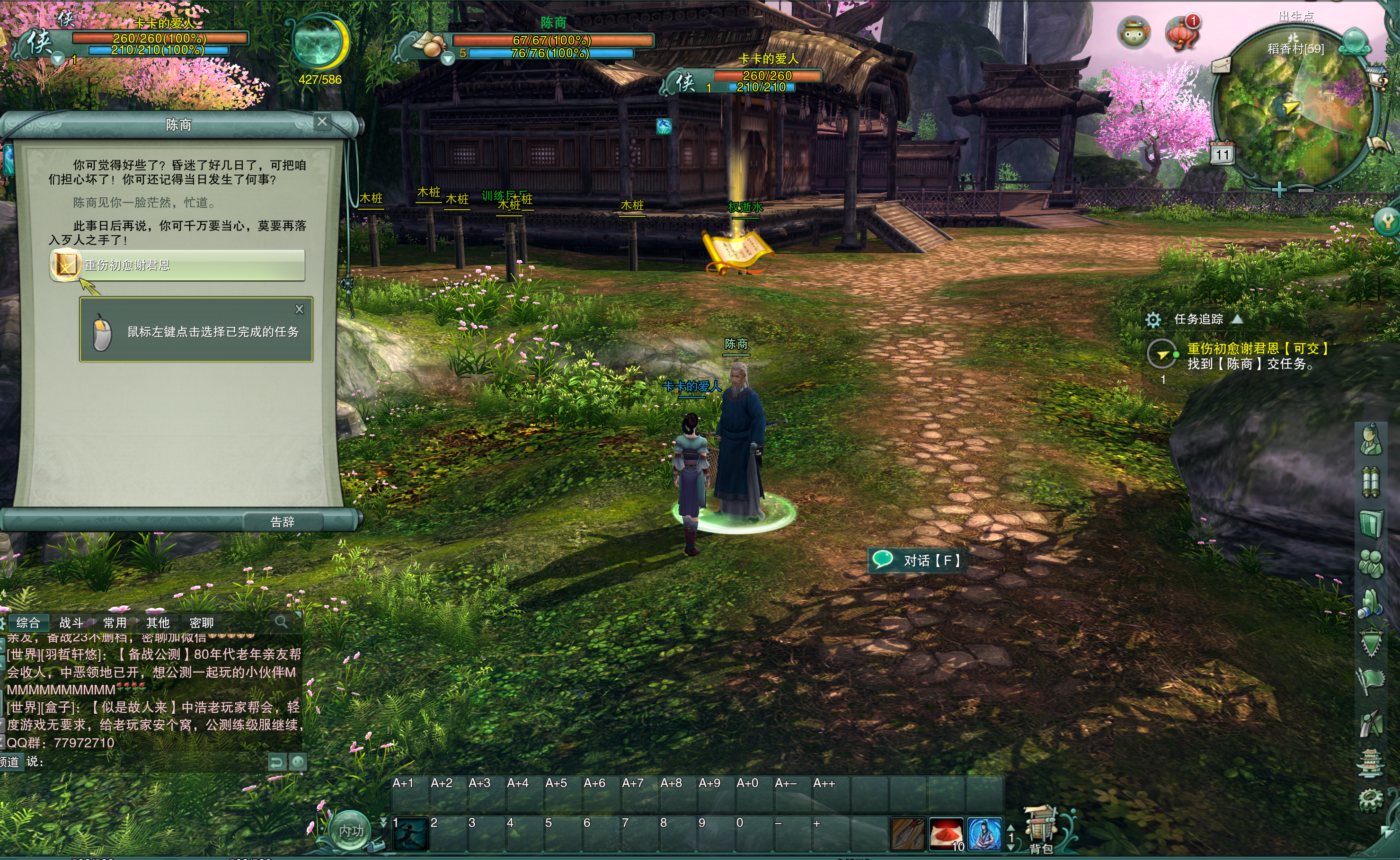The image size is (1400, 860).
Task: Switch to the 战斗 chat tab
Action: [x=71, y=622]
